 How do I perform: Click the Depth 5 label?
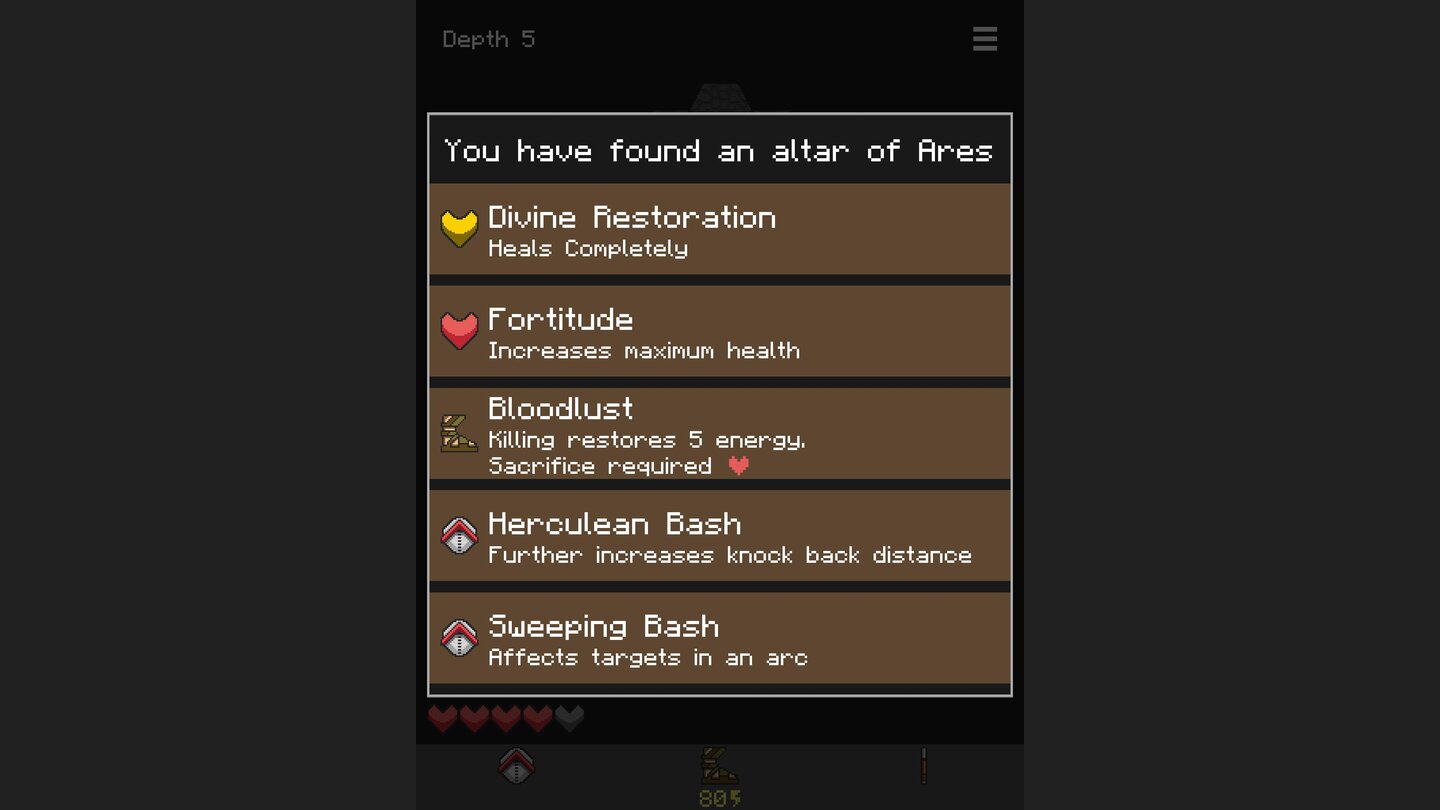point(489,39)
